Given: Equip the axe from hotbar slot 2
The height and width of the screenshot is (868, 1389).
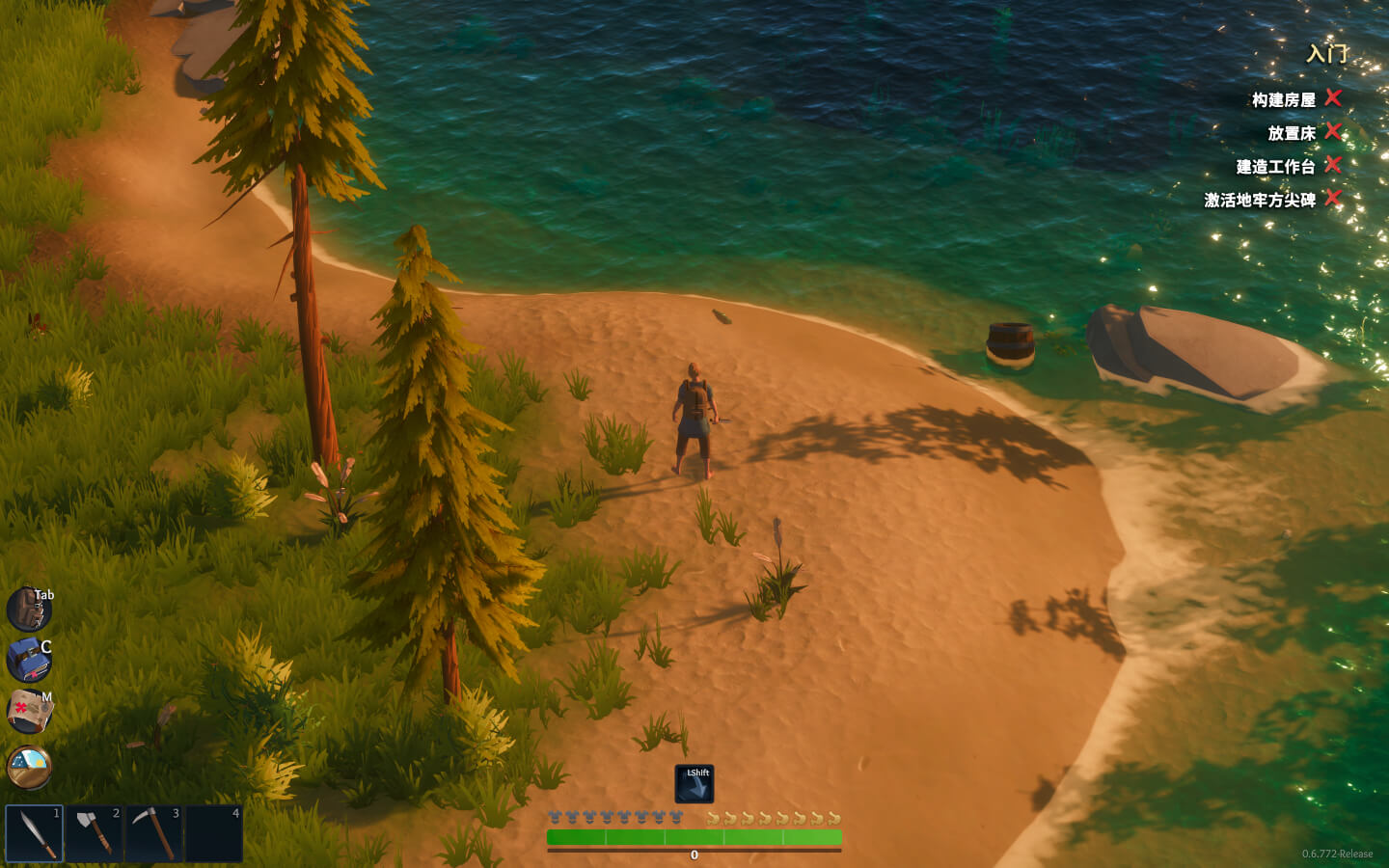Looking at the screenshot, I should [x=94, y=833].
